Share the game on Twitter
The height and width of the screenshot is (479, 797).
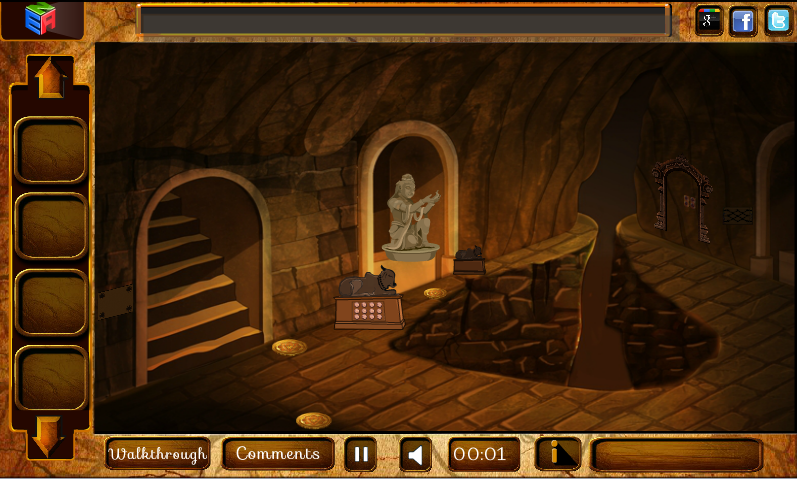tap(778, 20)
